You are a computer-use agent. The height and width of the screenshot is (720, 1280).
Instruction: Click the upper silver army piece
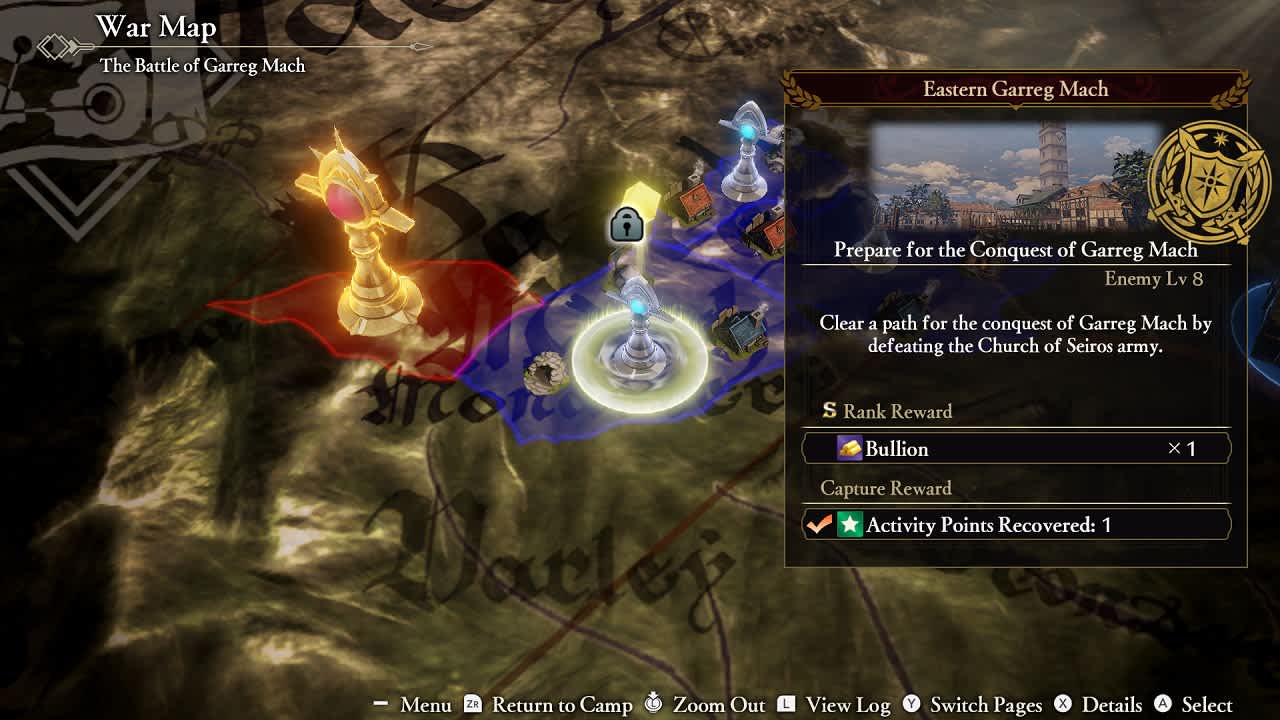pyautogui.click(x=745, y=150)
